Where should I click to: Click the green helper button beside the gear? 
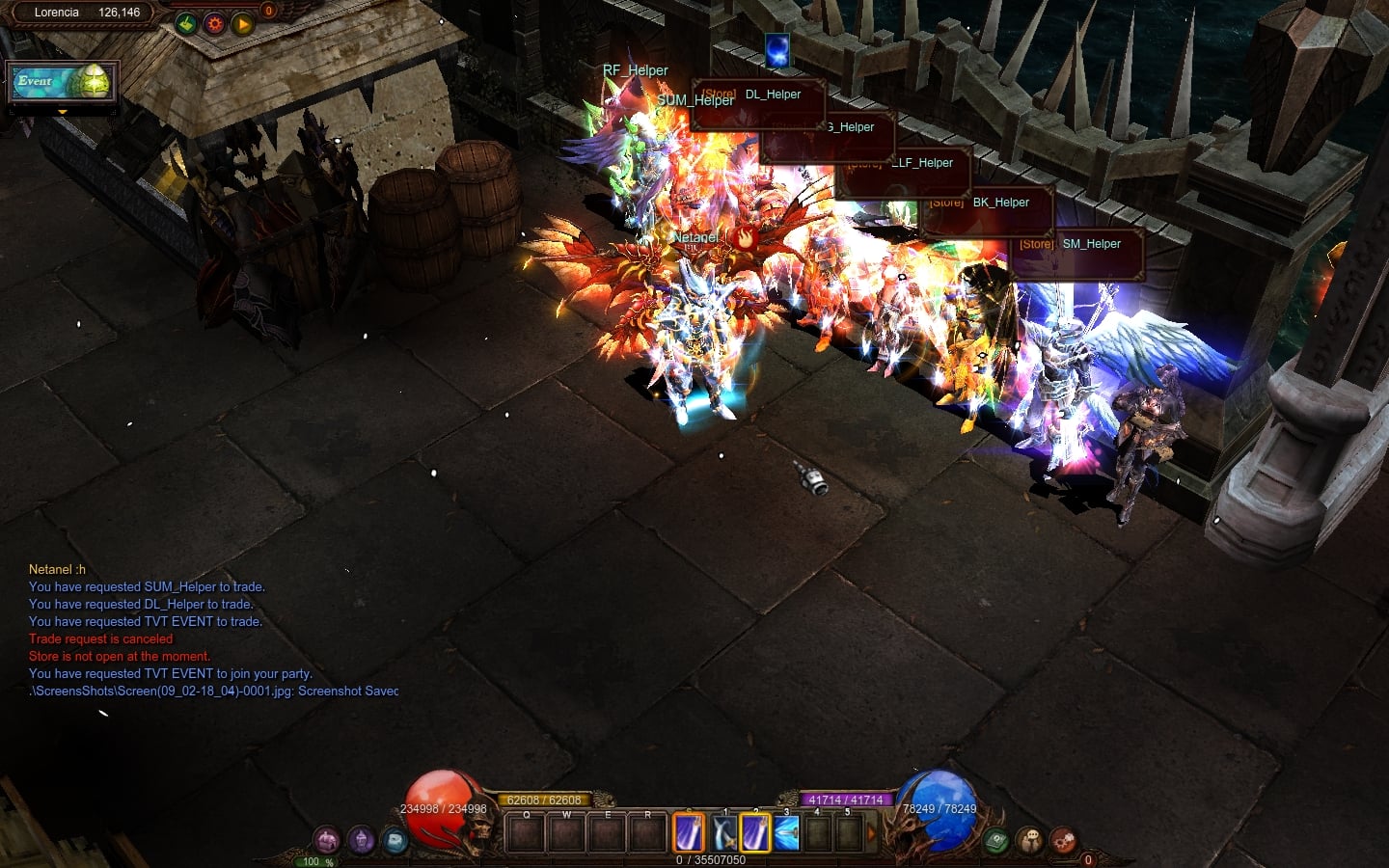(186, 24)
